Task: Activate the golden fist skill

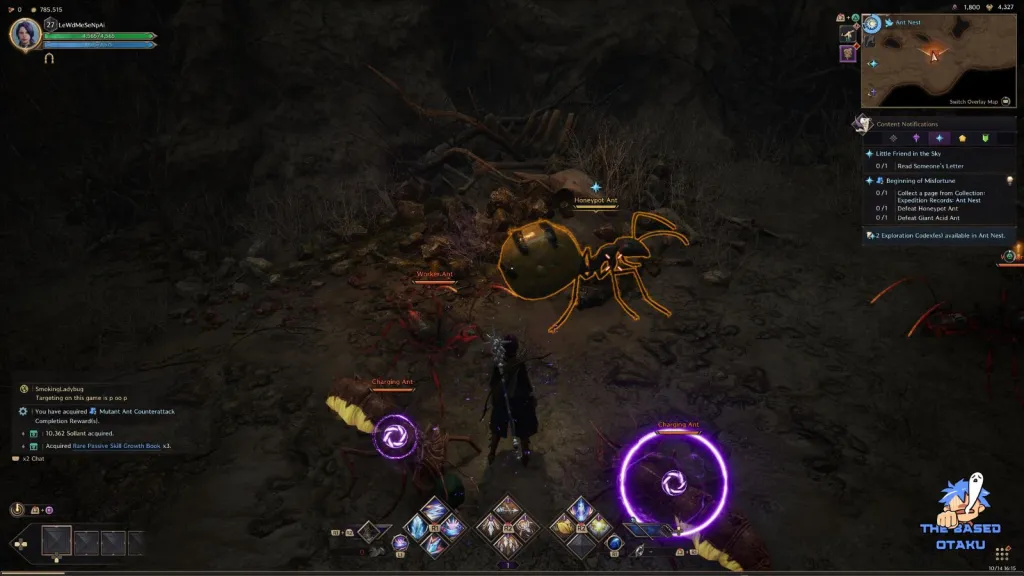Action: 565,526
